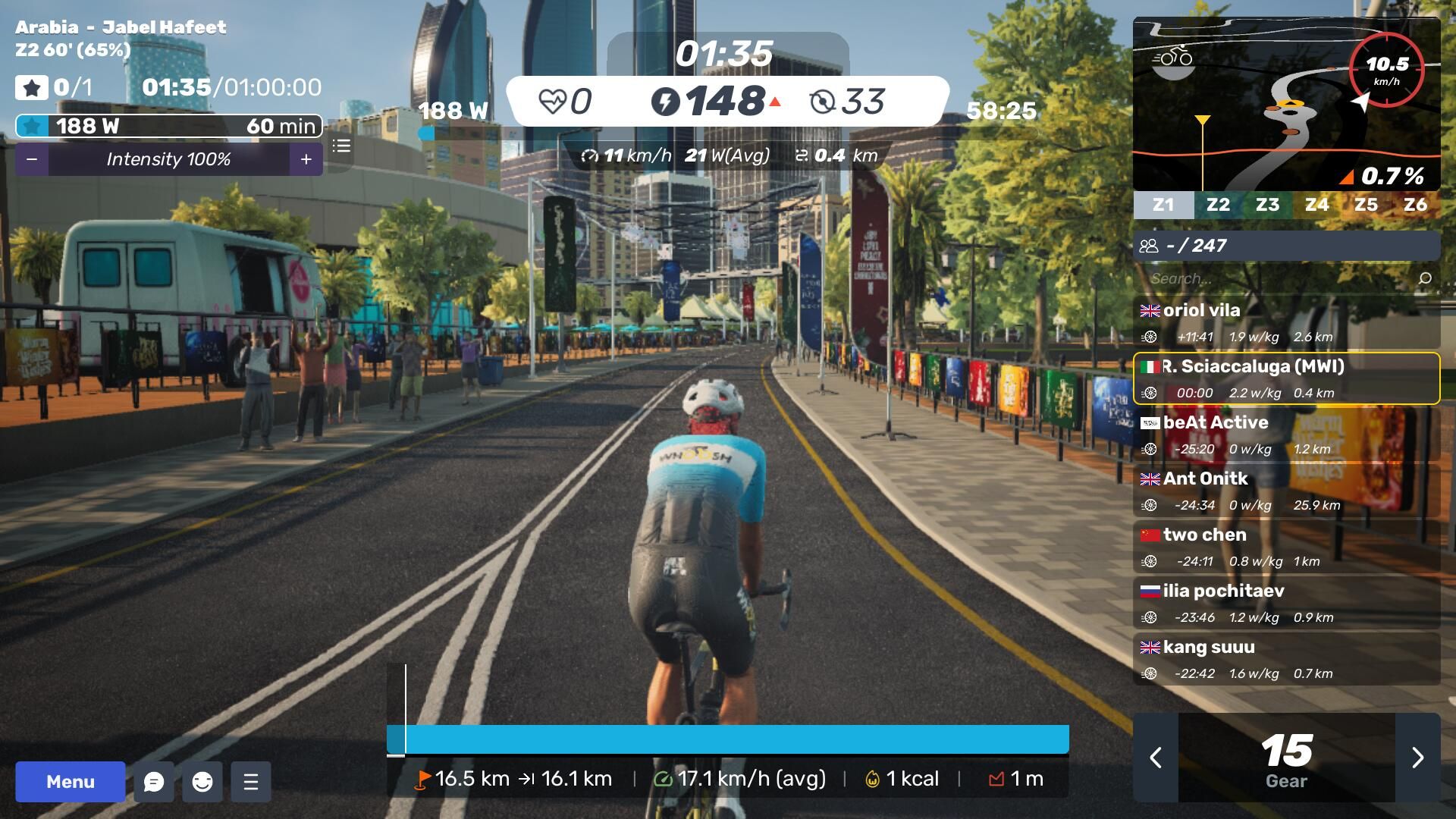Select rider Ant Onitk
The image size is (1456, 819).
point(1286,491)
